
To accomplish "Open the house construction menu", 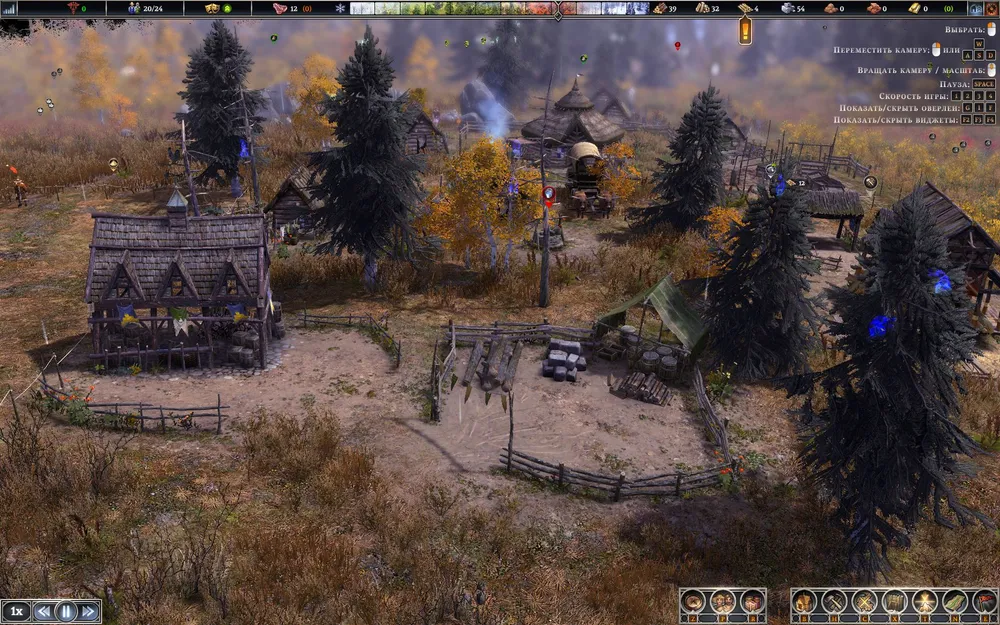I will [805, 602].
